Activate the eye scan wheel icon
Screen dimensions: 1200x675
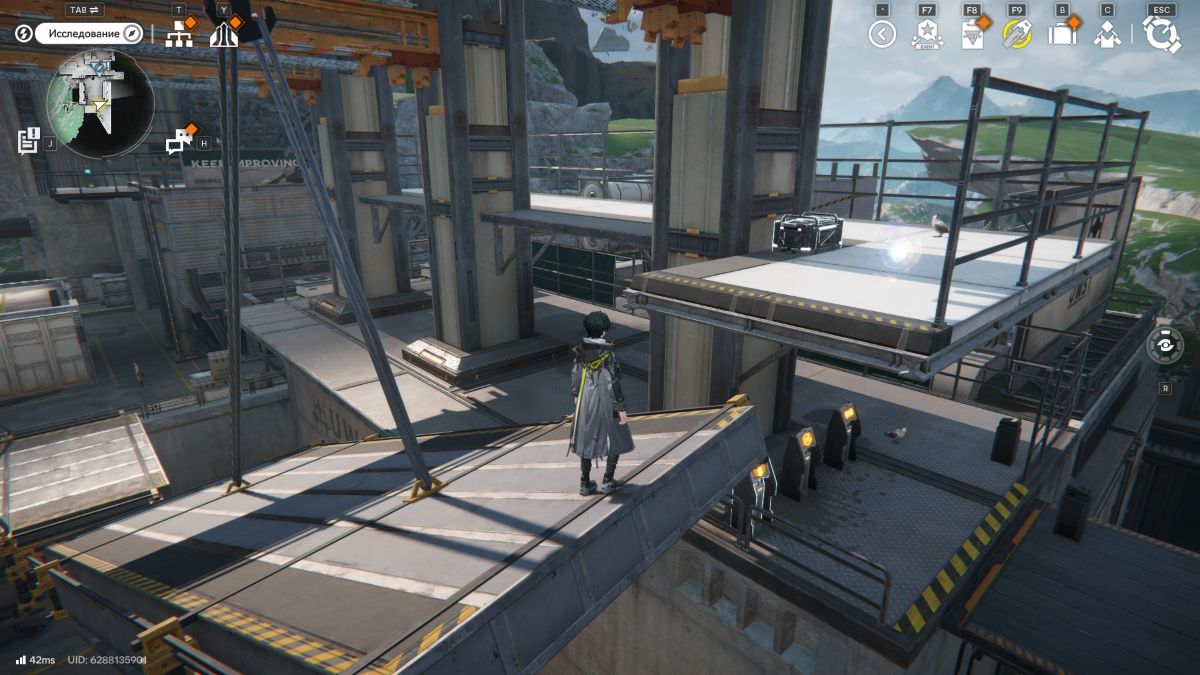[x=1165, y=345]
